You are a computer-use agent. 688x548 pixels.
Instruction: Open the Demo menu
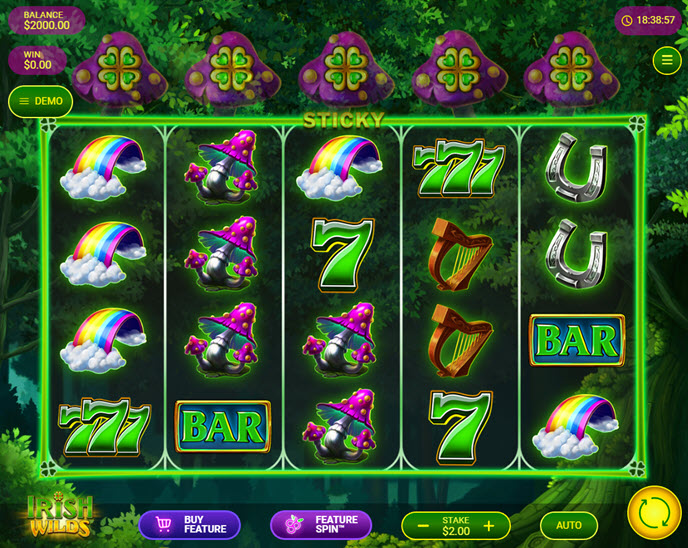click(40, 101)
